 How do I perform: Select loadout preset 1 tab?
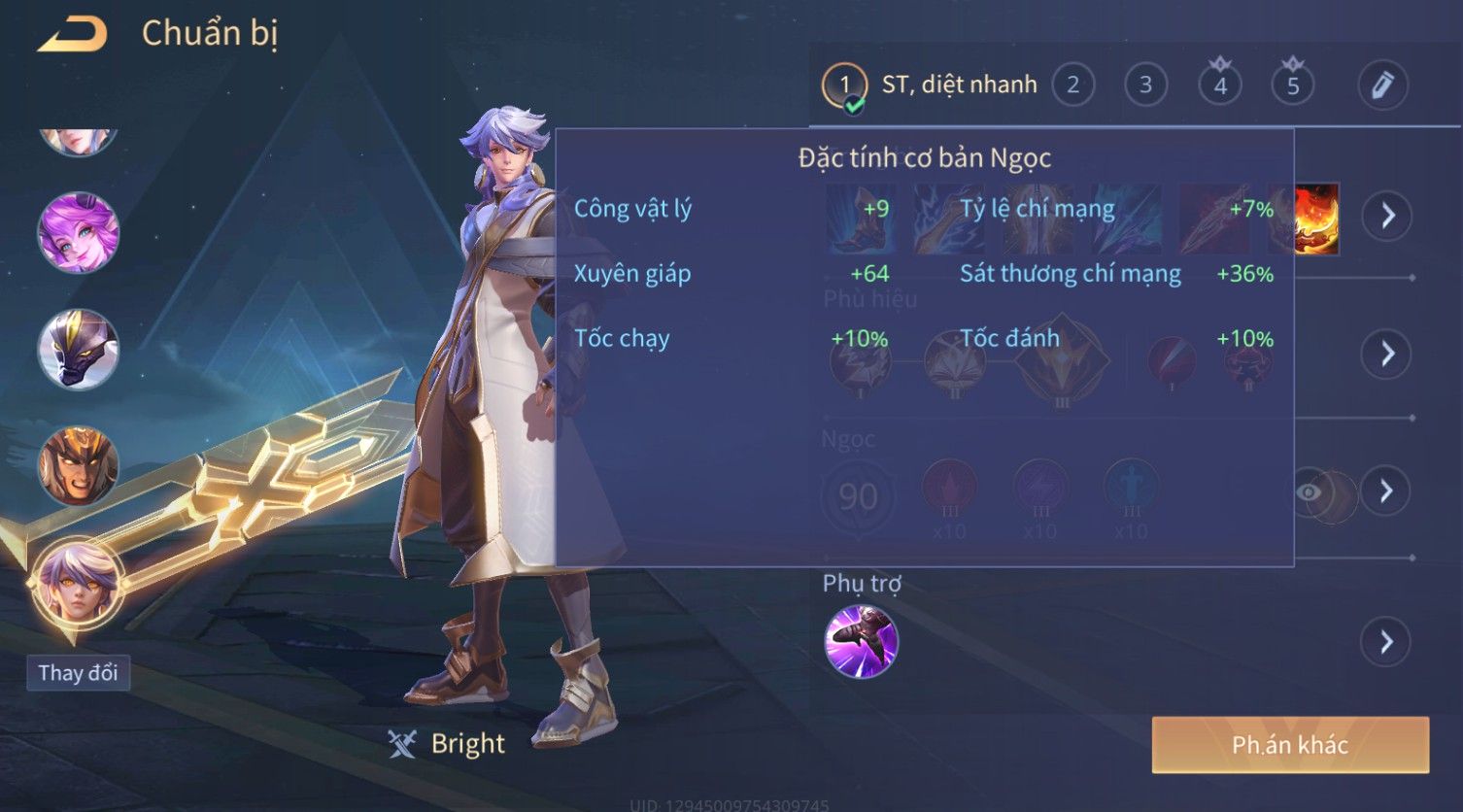click(844, 85)
